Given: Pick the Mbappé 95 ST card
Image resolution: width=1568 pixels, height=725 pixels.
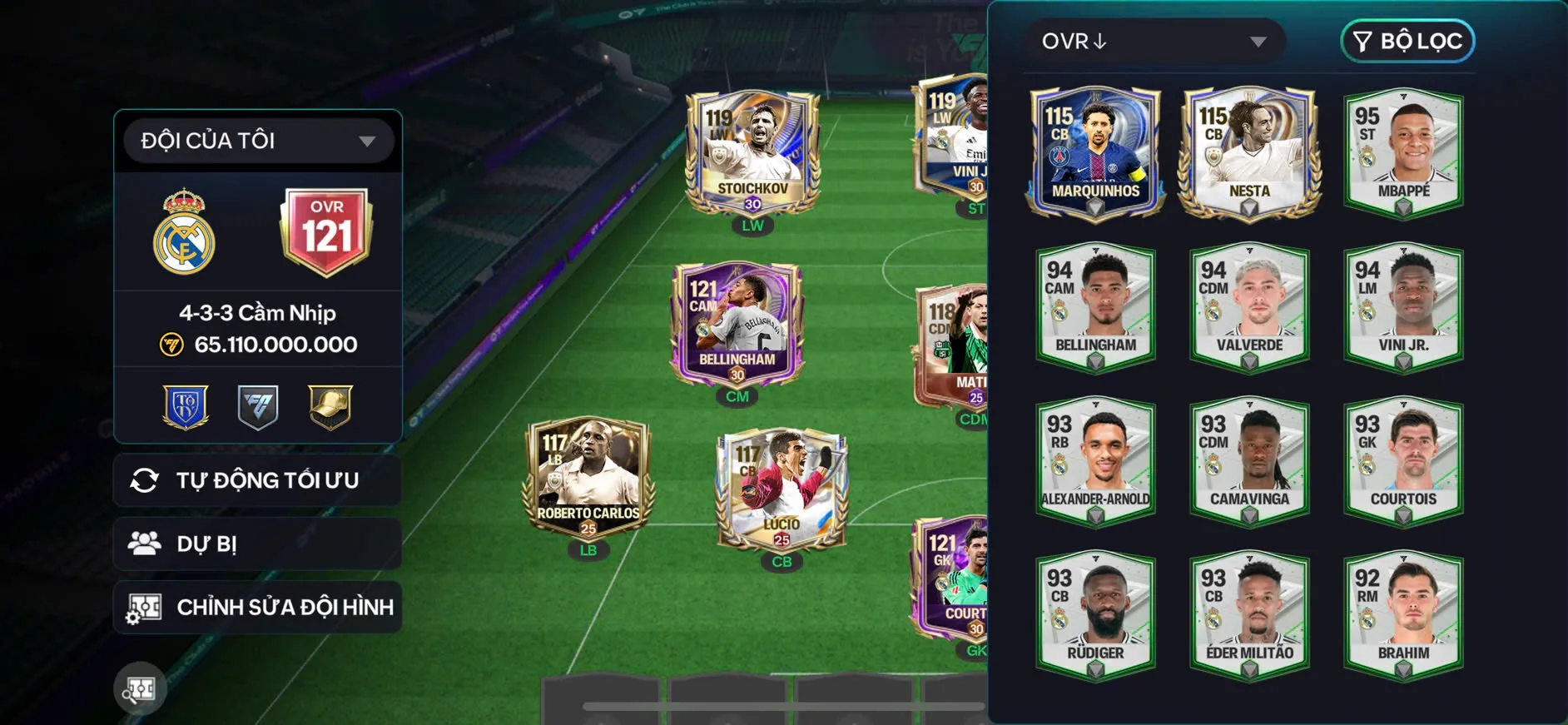Looking at the screenshot, I should pyautogui.click(x=1403, y=153).
